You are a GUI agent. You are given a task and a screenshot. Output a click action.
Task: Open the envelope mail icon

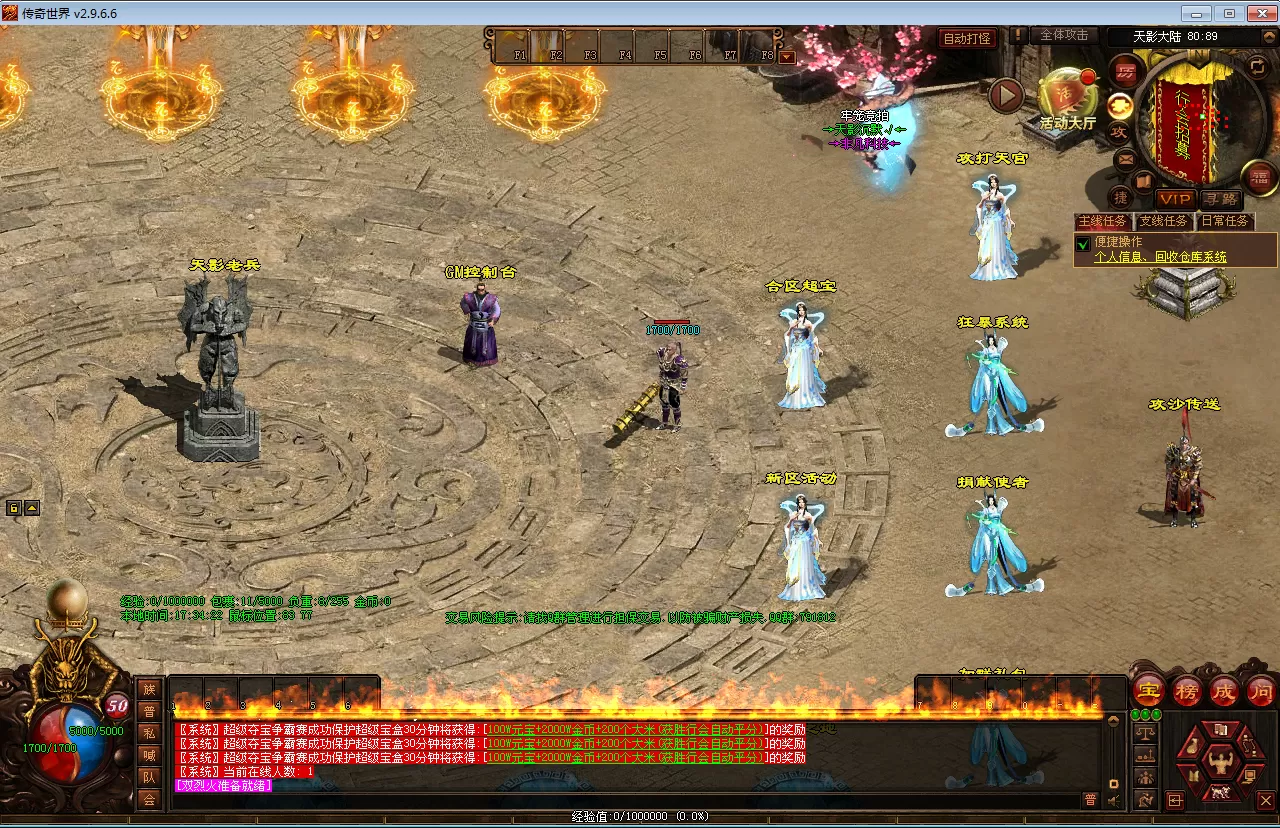coord(1125,158)
